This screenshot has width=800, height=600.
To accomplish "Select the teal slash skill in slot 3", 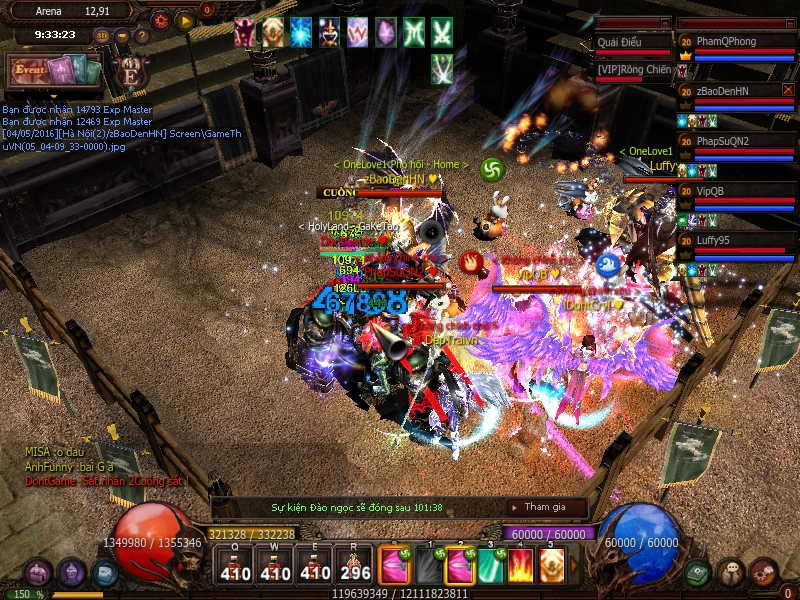I will 489,566.
